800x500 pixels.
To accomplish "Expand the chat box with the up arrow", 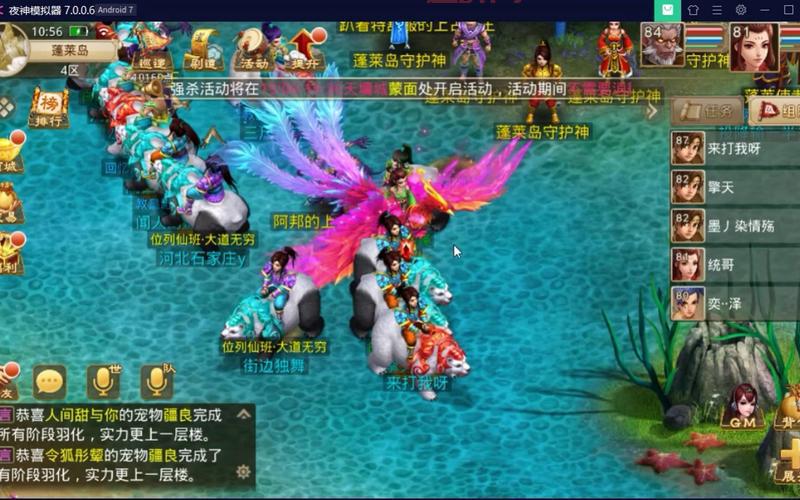I will [242, 413].
